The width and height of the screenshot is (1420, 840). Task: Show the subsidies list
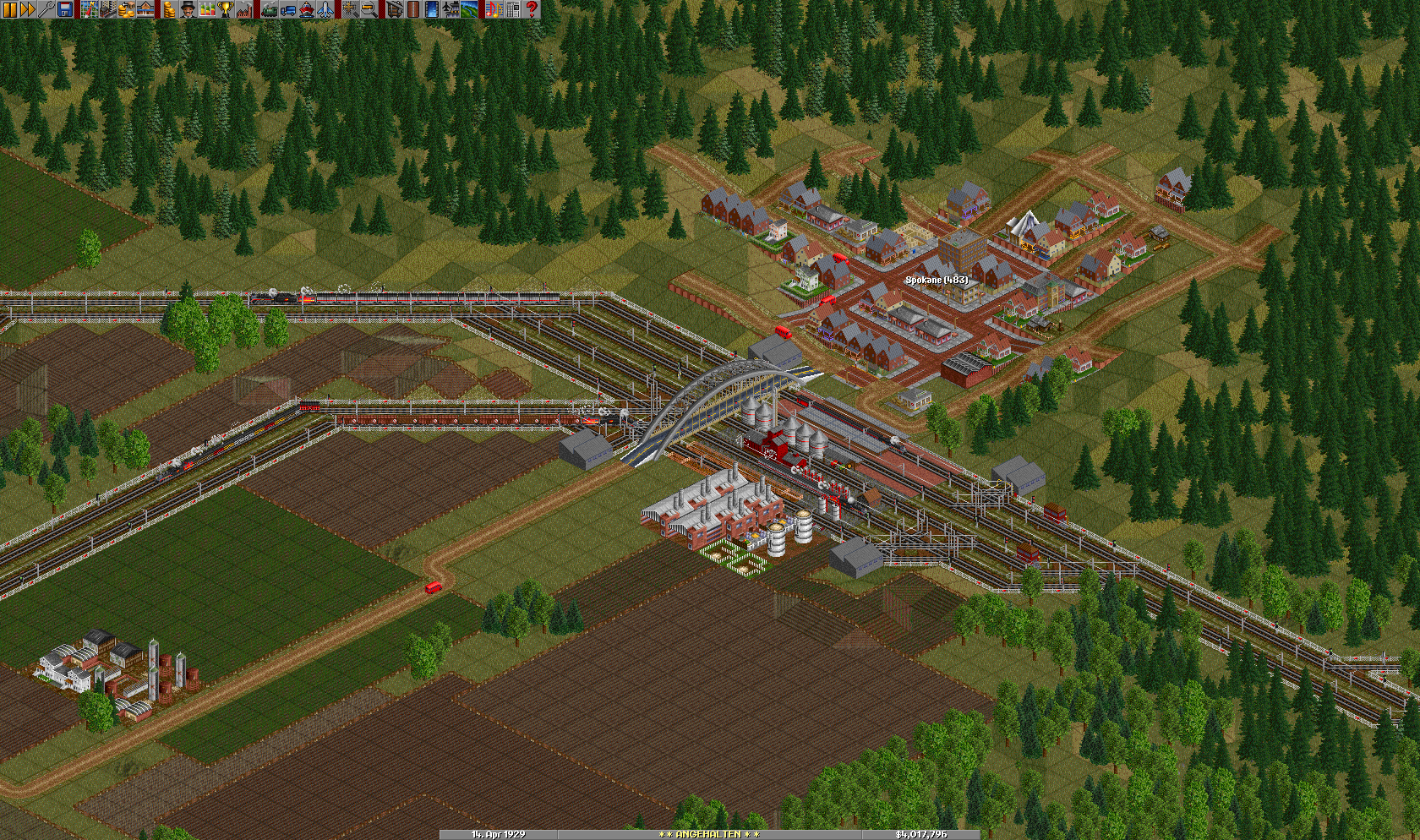[127, 9]
